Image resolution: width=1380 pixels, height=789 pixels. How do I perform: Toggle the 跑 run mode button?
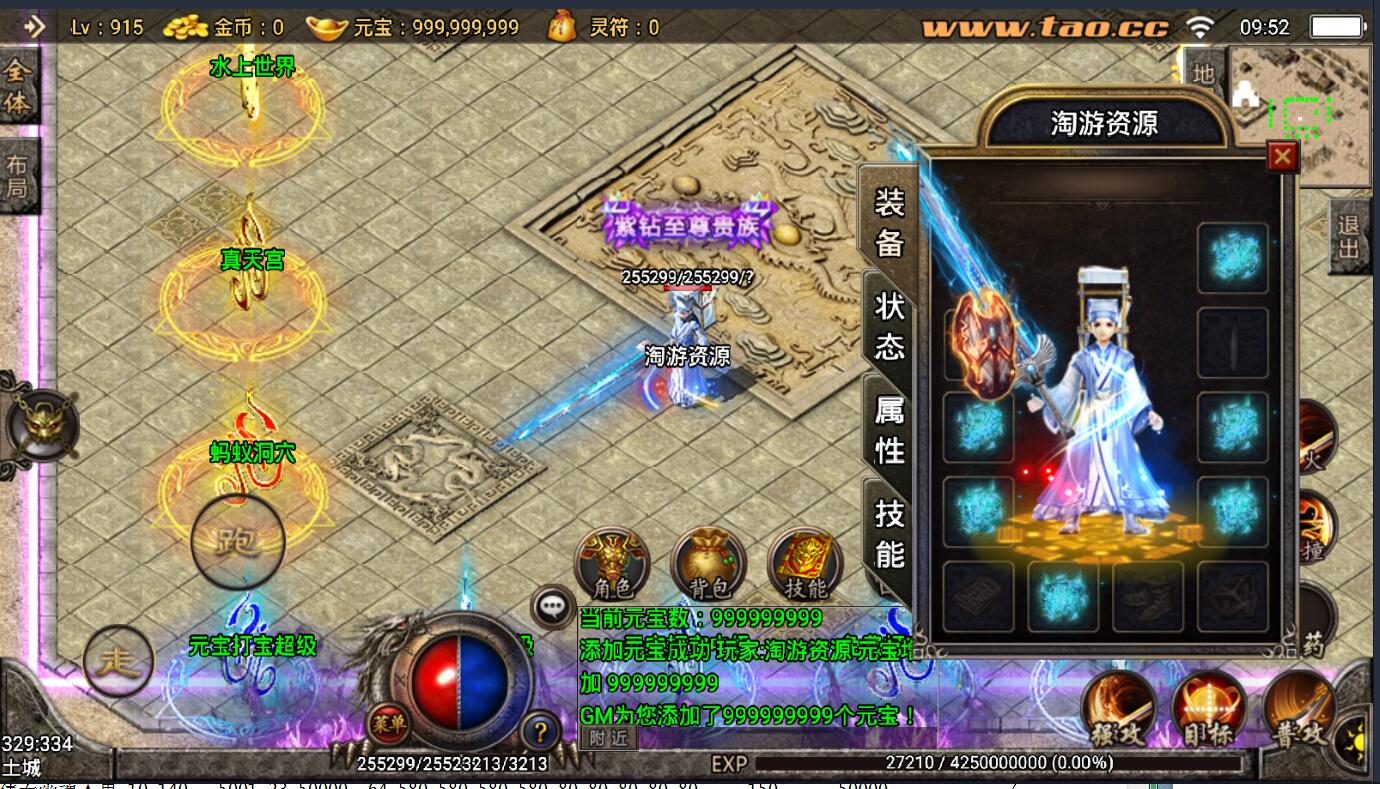point(238,541)
